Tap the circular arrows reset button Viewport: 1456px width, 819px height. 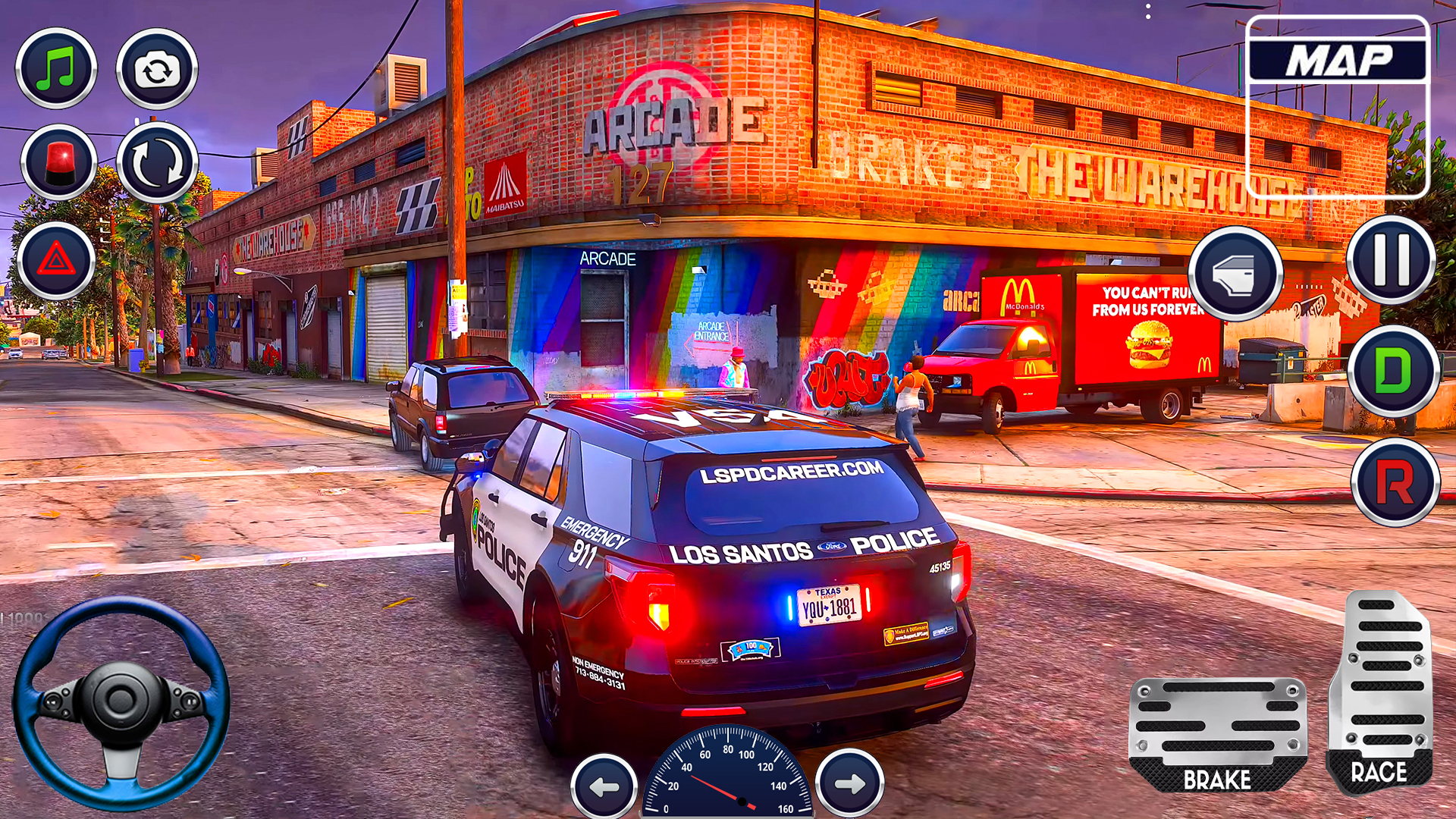[x=158, y=163]
